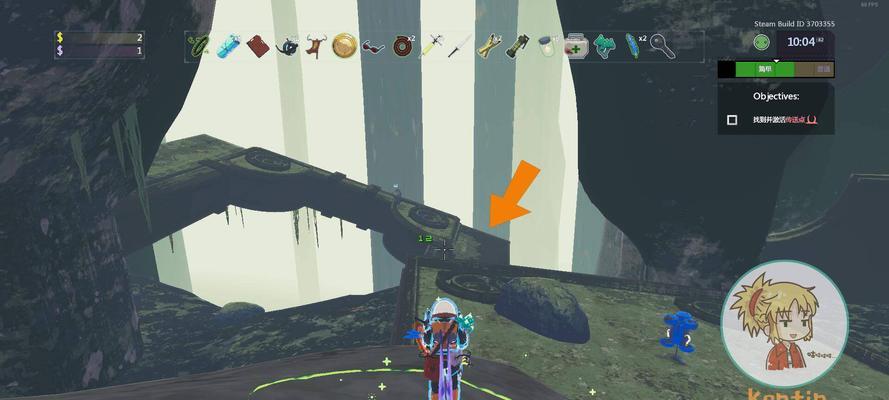This screenshot has width=889, height=400.
Task: Select the gold medallion item icon
Action: (344, 45)
